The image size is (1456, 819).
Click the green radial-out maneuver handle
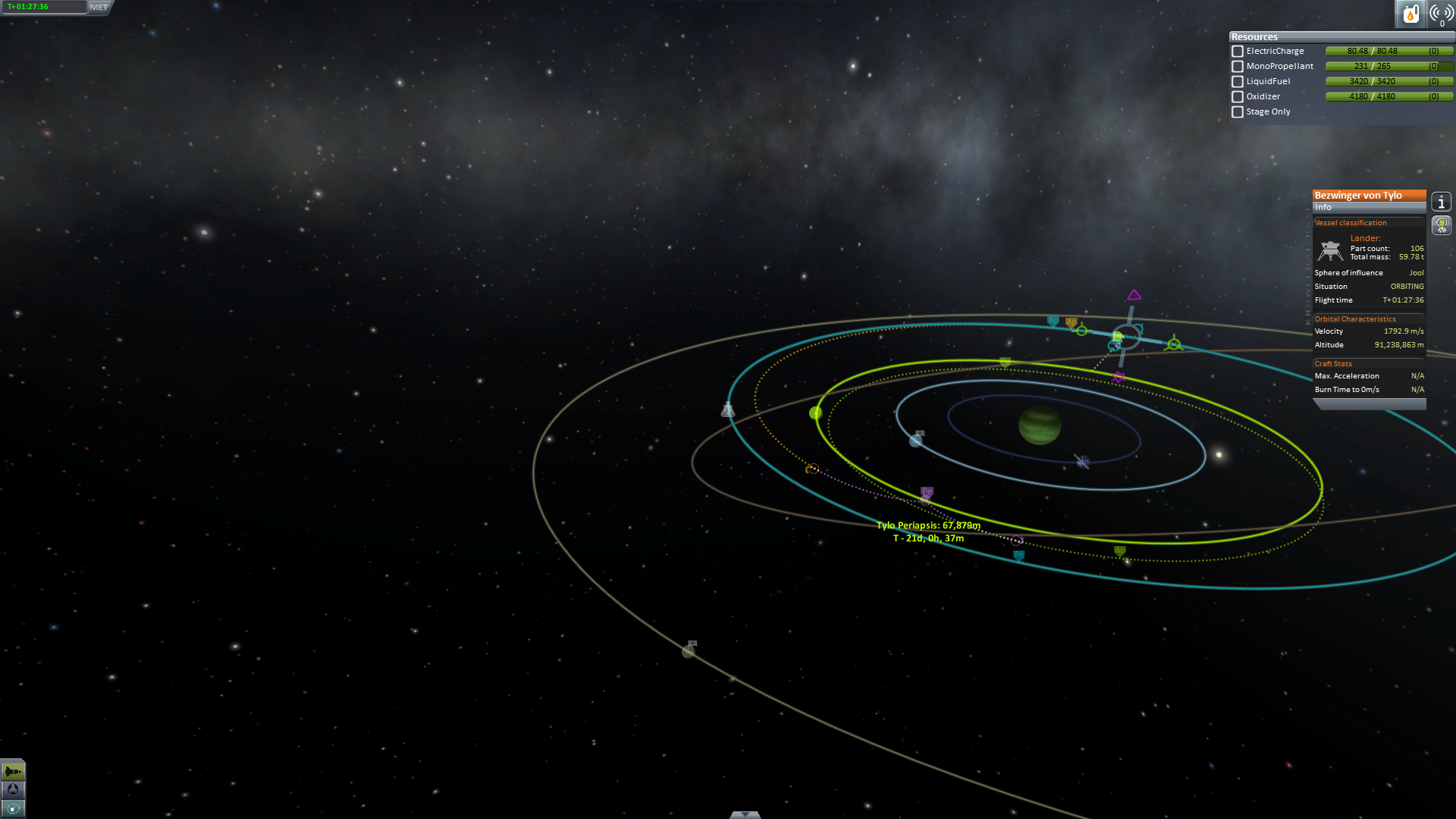click(1174, 344)
